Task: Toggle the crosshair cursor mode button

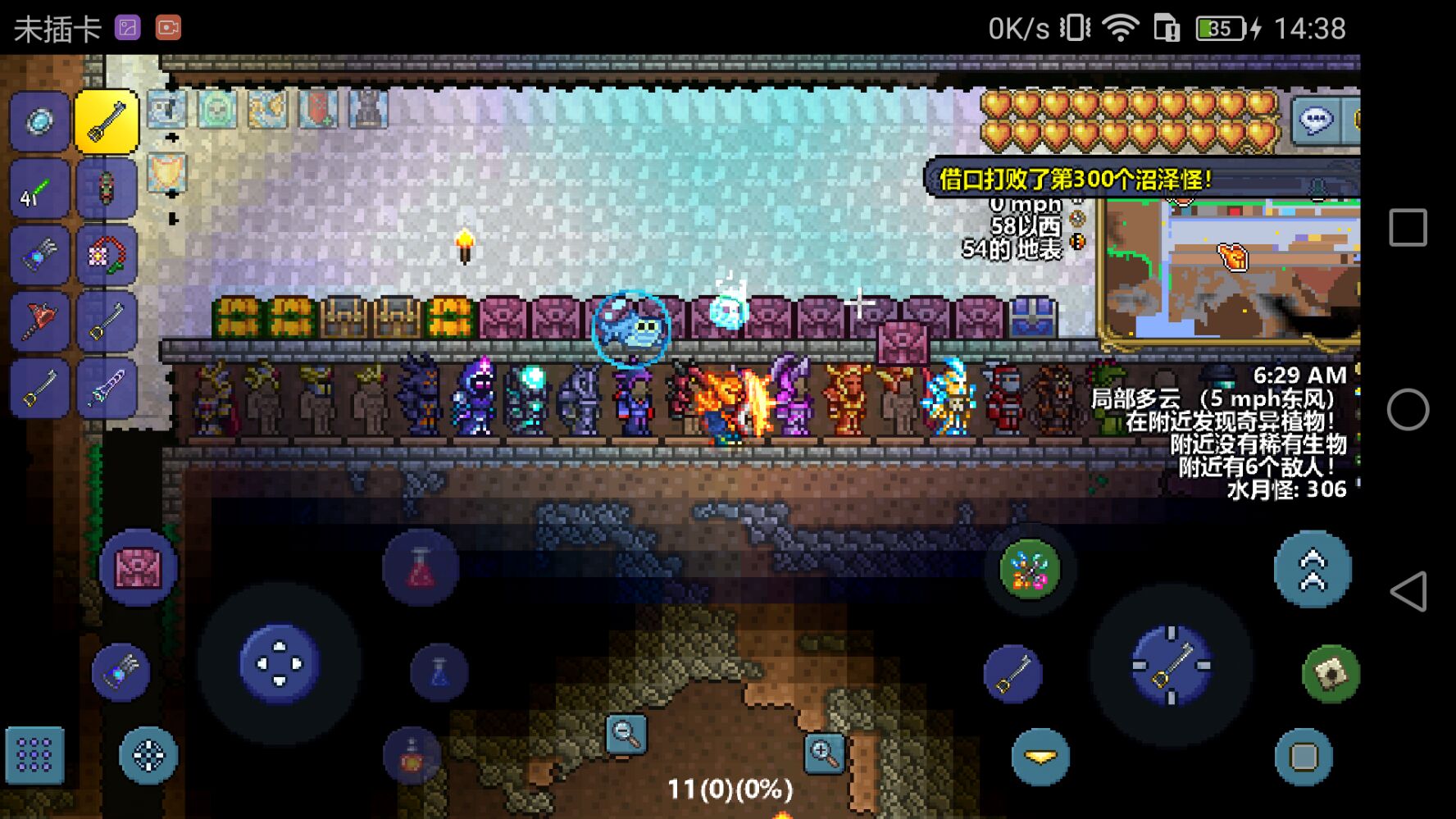Action: point(148,755)
